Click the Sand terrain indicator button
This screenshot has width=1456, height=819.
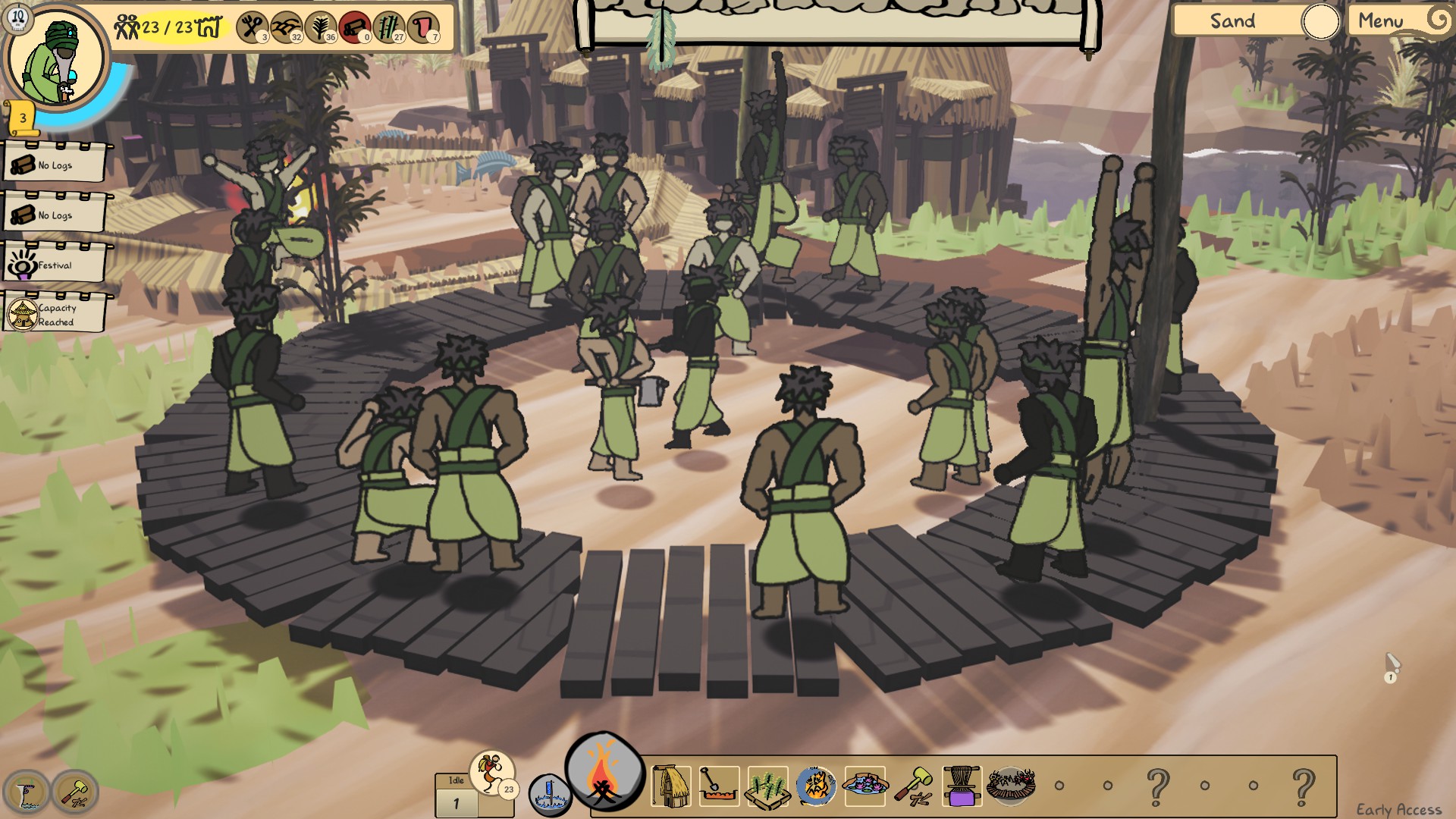click(1233, 21)
